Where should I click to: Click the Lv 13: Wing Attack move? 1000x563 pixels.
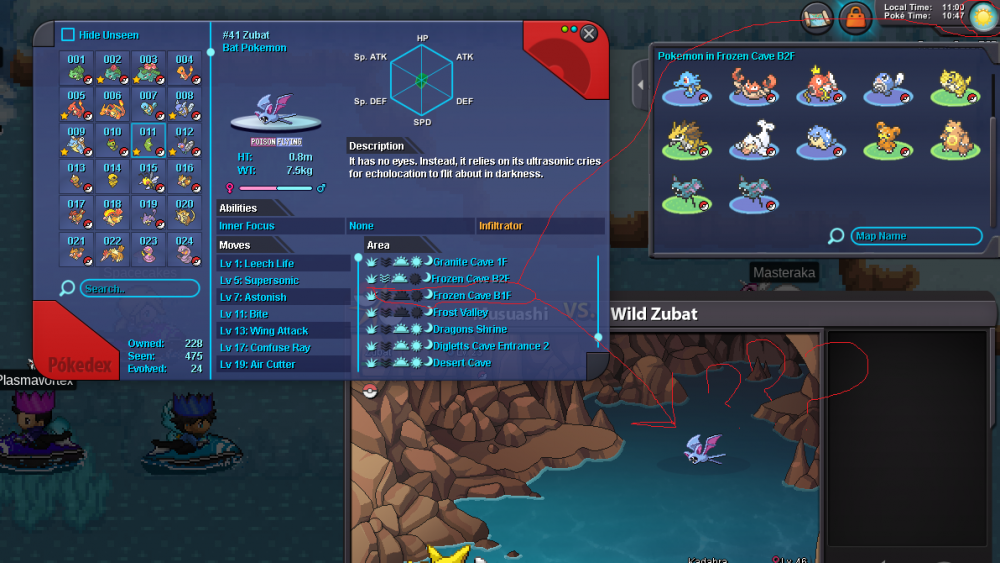click(x=264, y=330)
